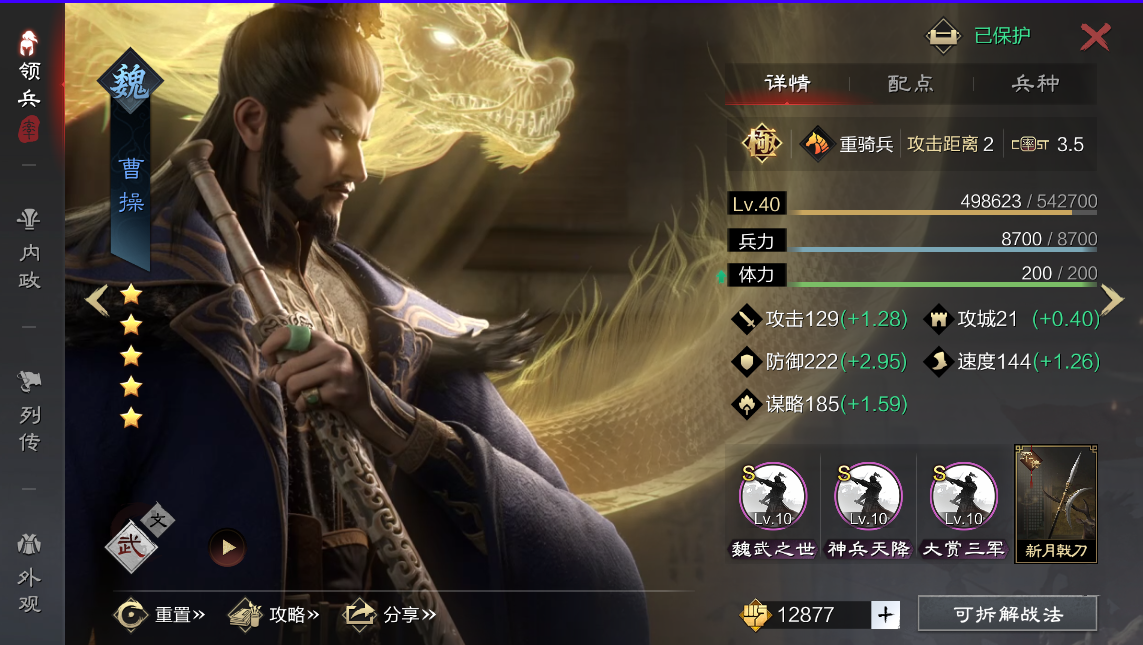Click the 重置 reset button
The width and height of the screenshot is (1143, 645).
point(160,614)
